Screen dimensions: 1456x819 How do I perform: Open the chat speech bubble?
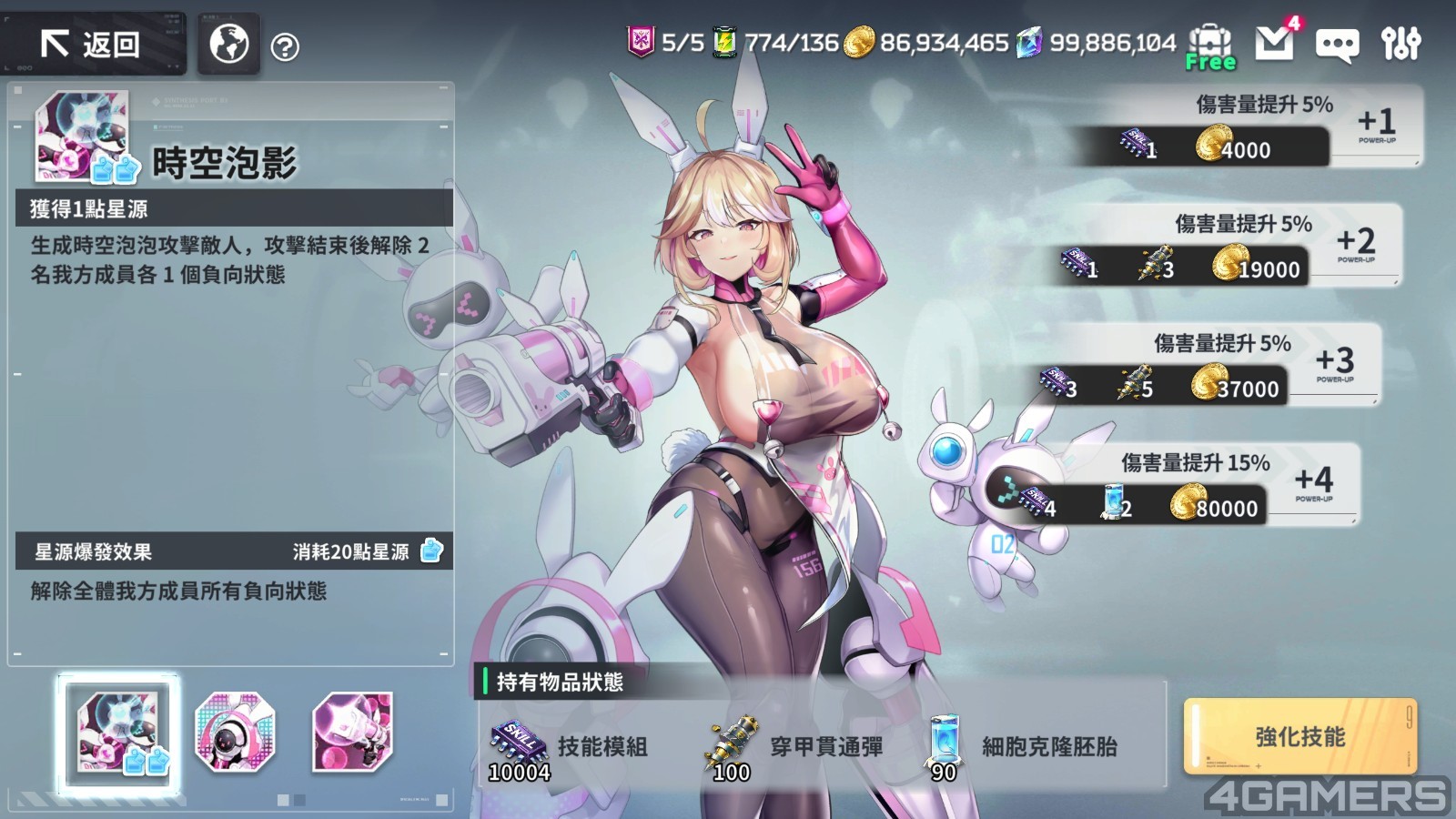click(1337, 44)
